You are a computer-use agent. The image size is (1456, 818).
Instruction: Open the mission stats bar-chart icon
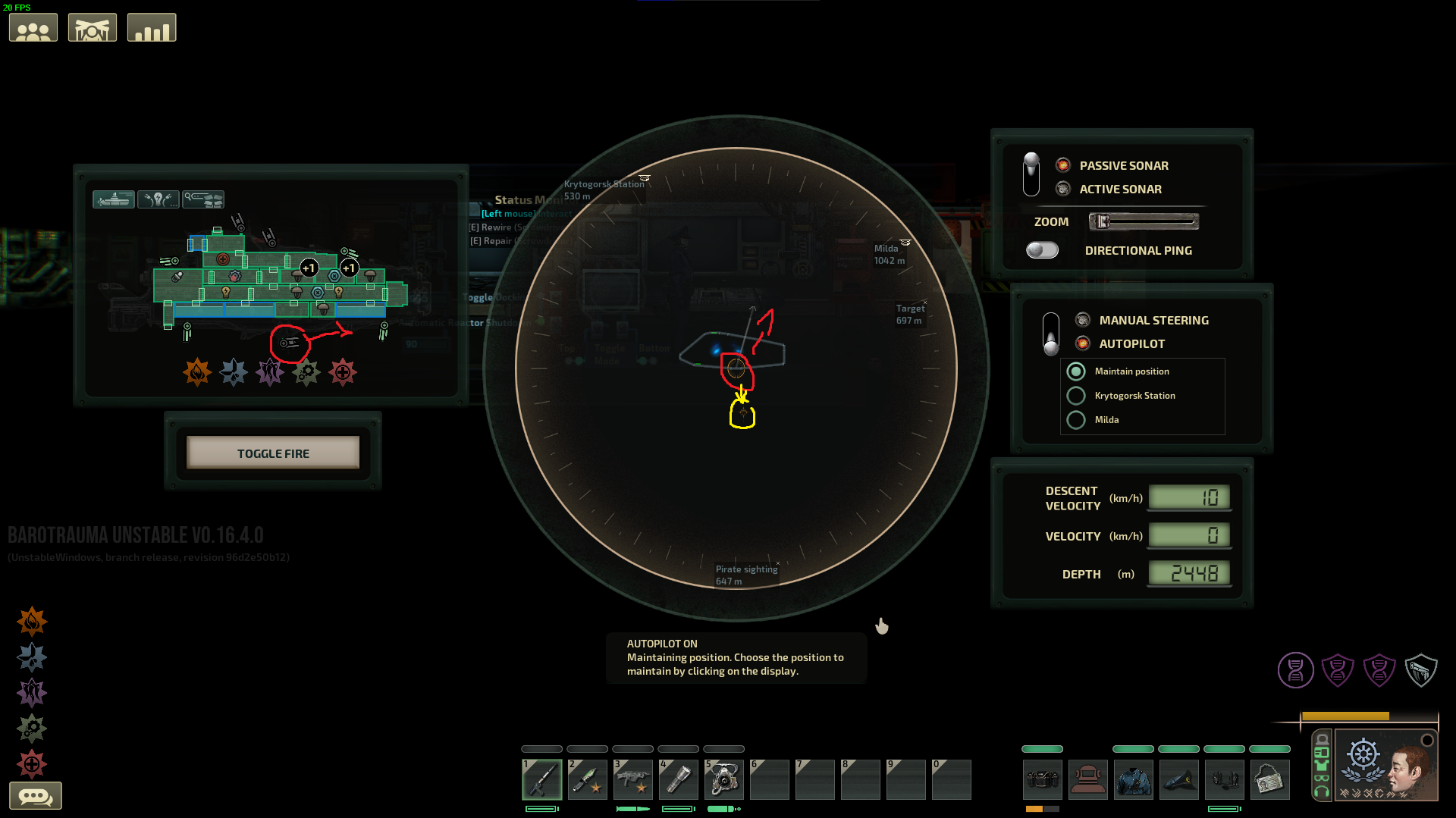point(151,27)
